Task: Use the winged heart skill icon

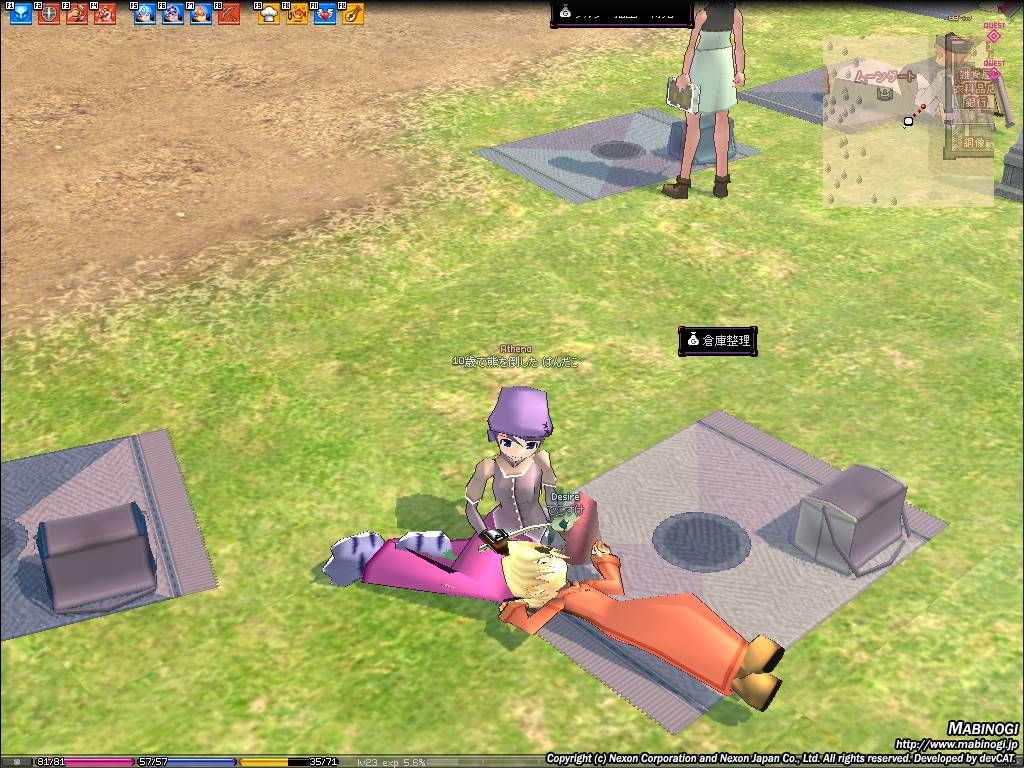Action: 325,14
